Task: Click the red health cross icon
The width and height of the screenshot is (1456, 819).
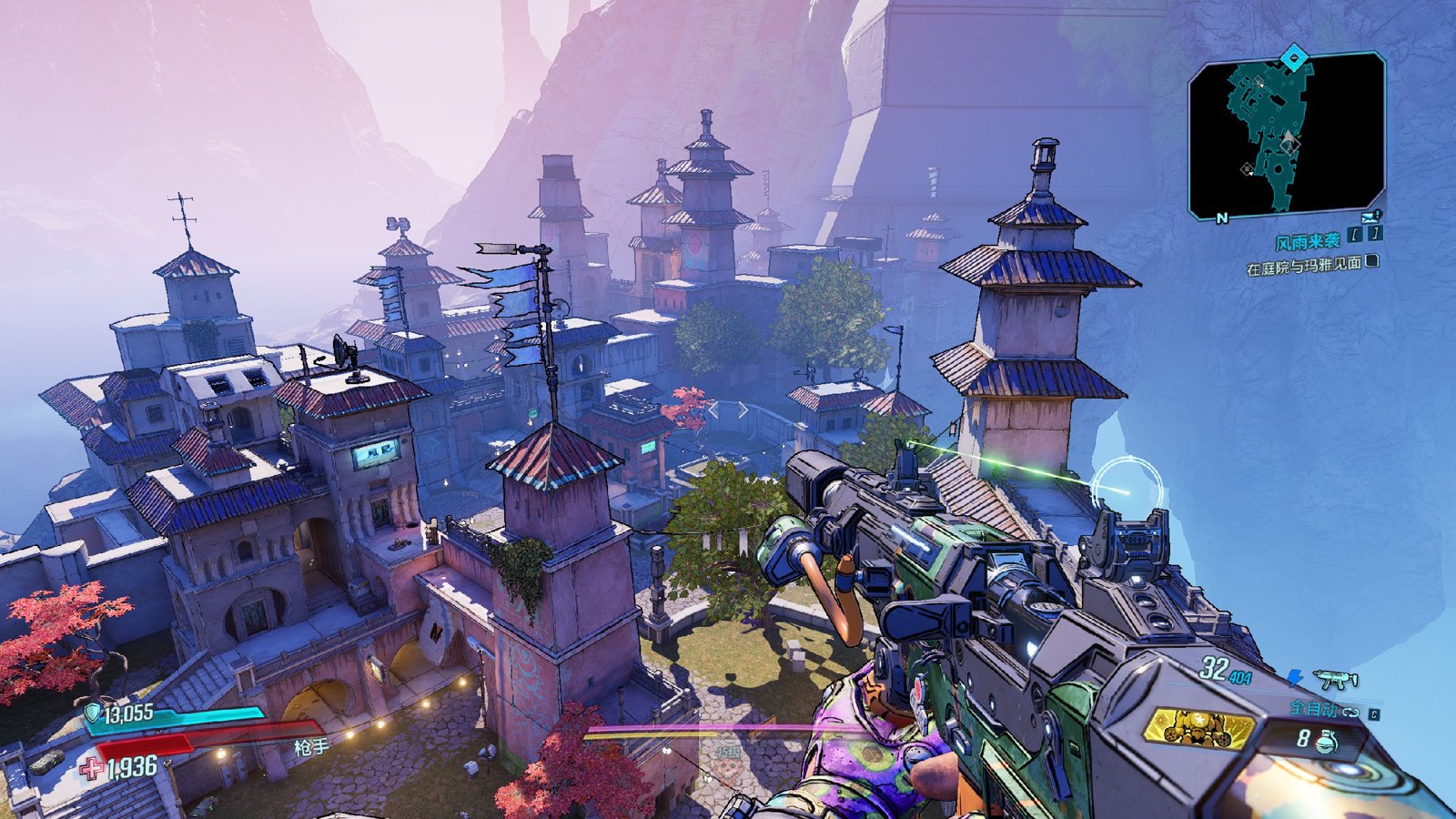Action: click(91, 769)
